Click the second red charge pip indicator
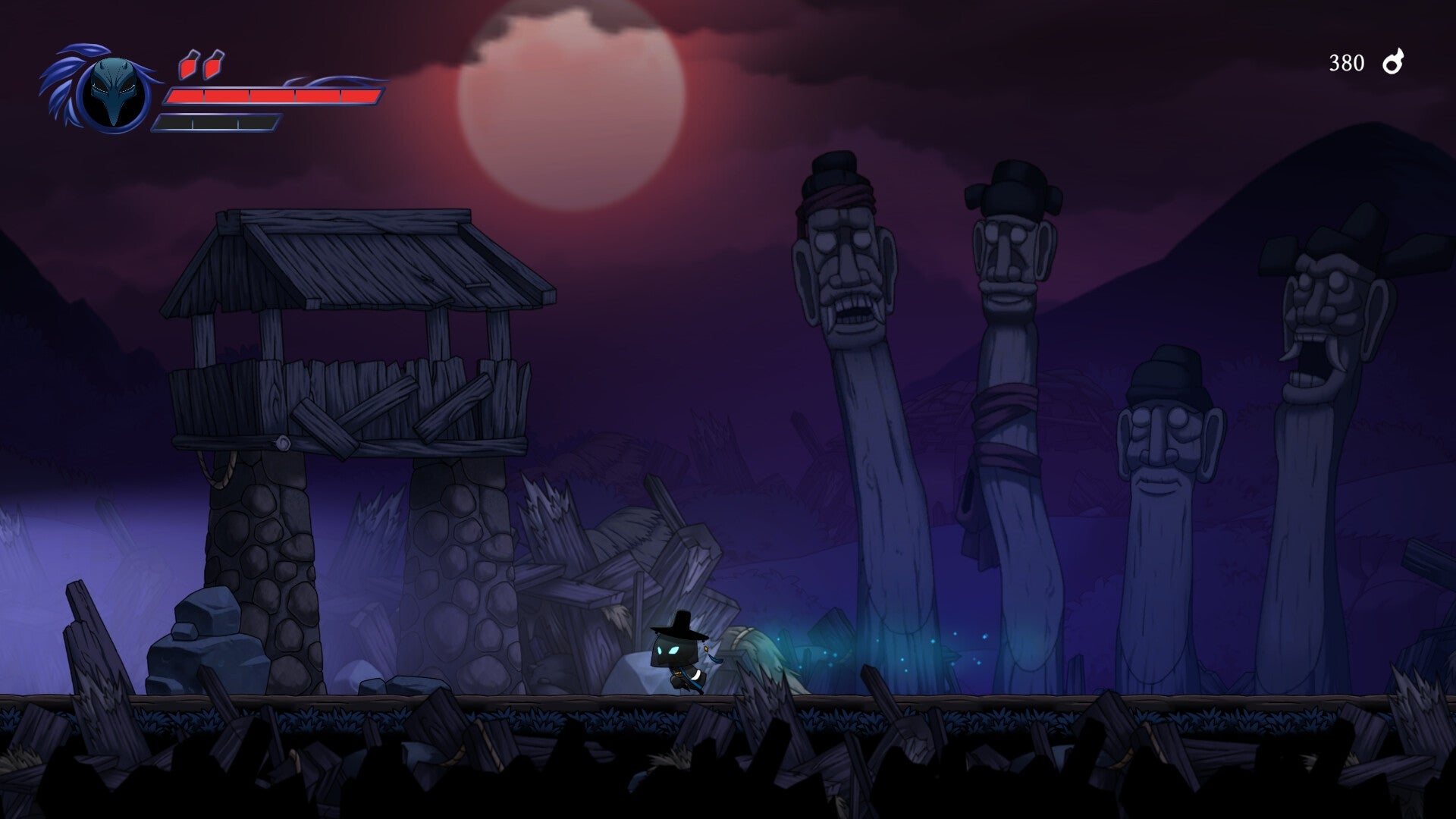The image size is (1456, 819). coord(215,64)
